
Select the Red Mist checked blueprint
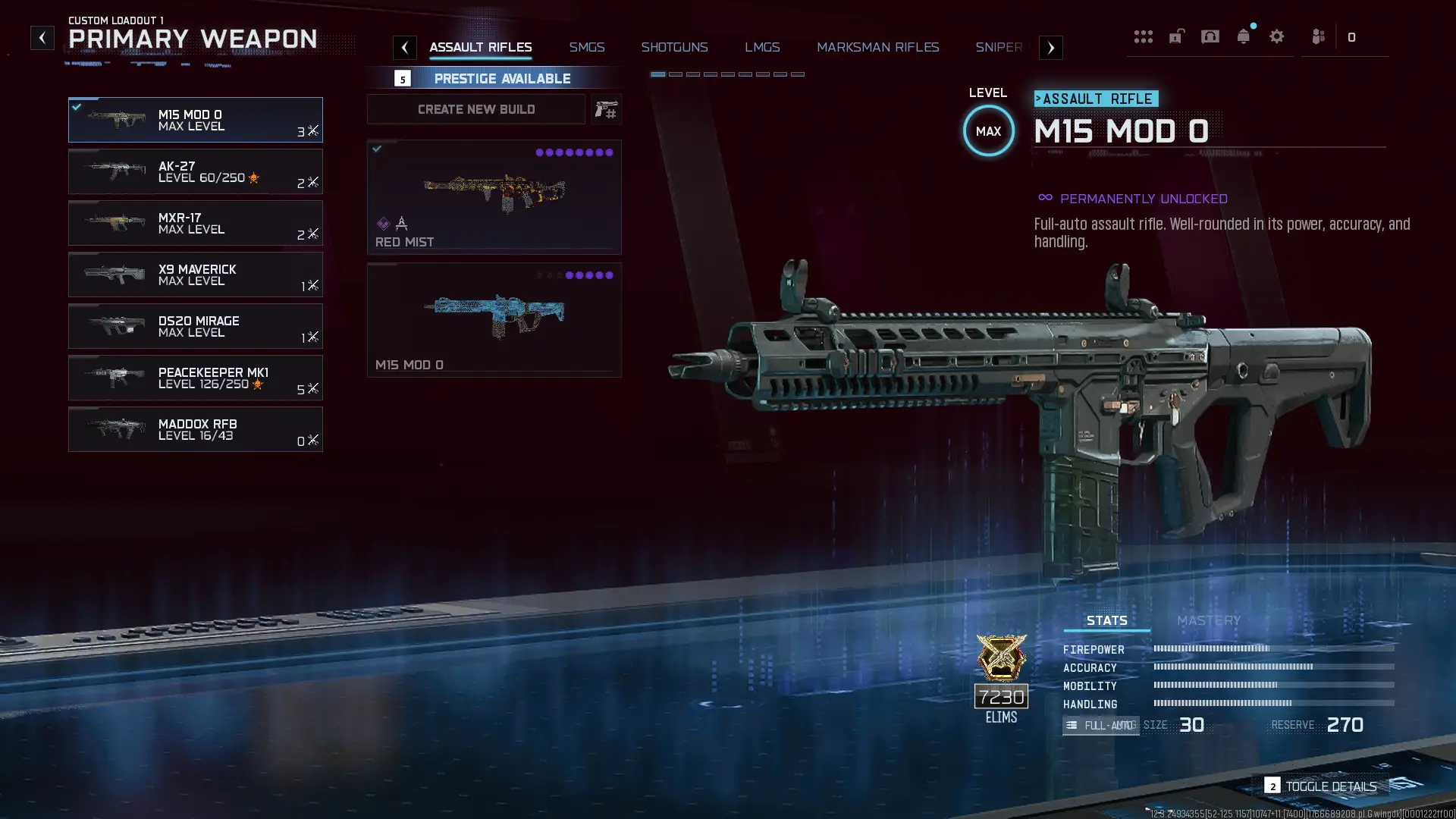(x=494, y=196)
